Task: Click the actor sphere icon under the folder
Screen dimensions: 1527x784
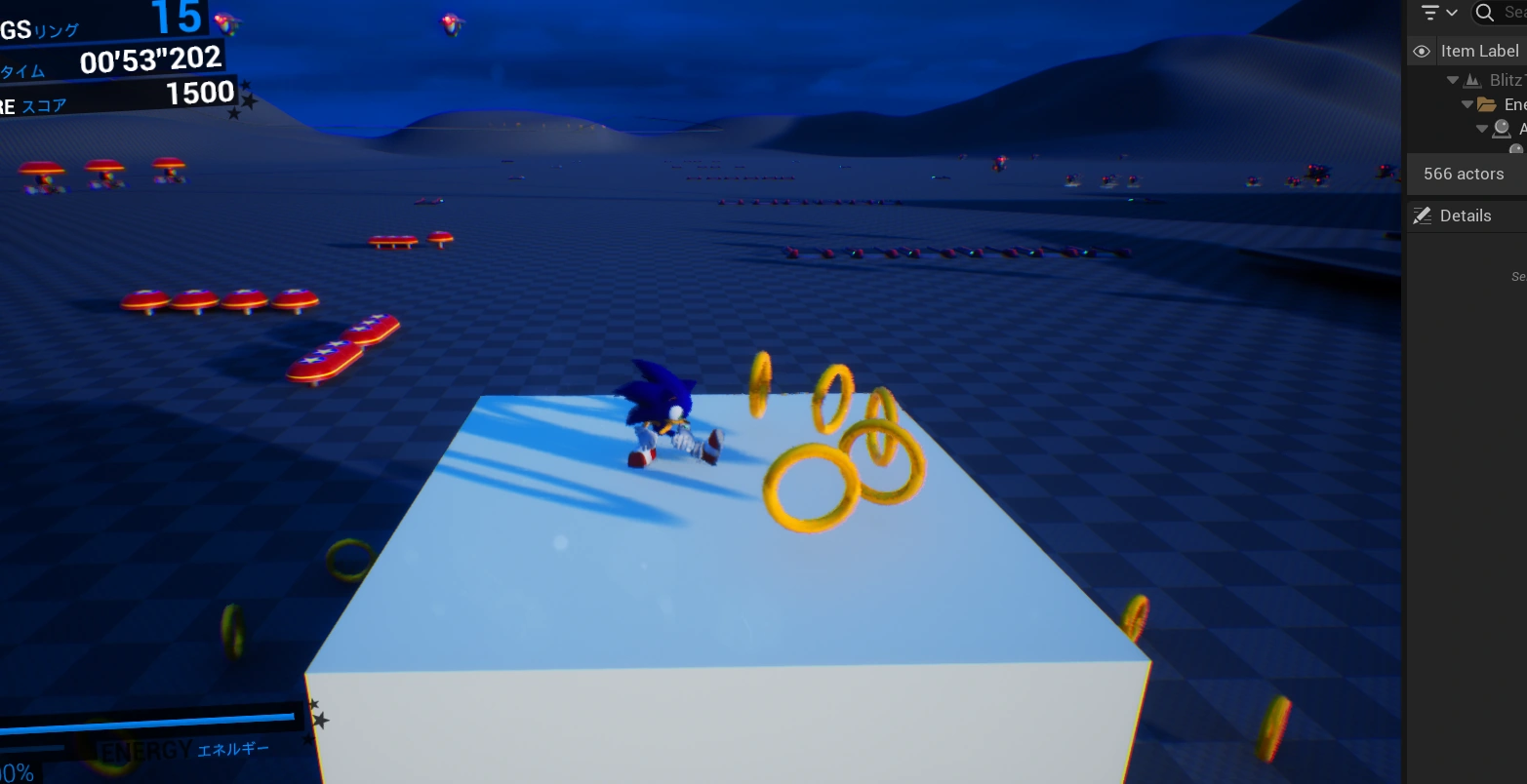Action: pyautogui.click(x=1501, y=128)
